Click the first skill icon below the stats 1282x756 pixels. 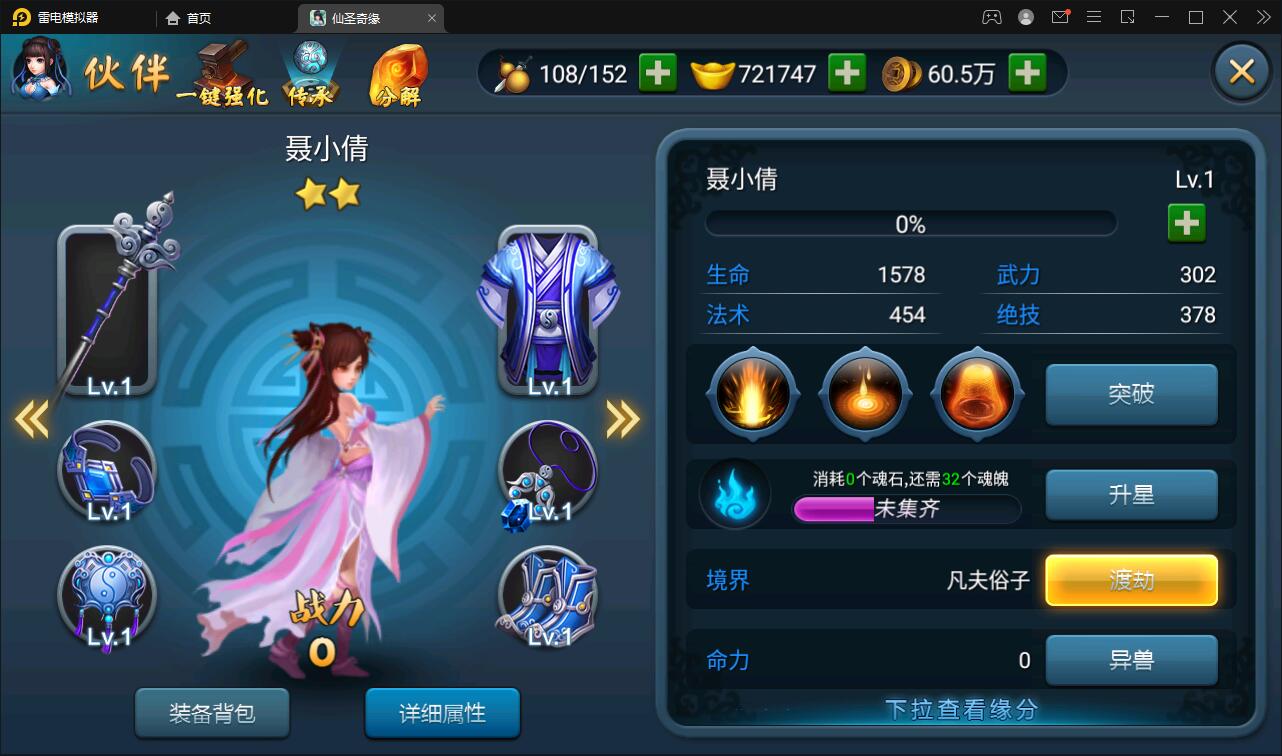pyautogui.click(x=753, y=393)
